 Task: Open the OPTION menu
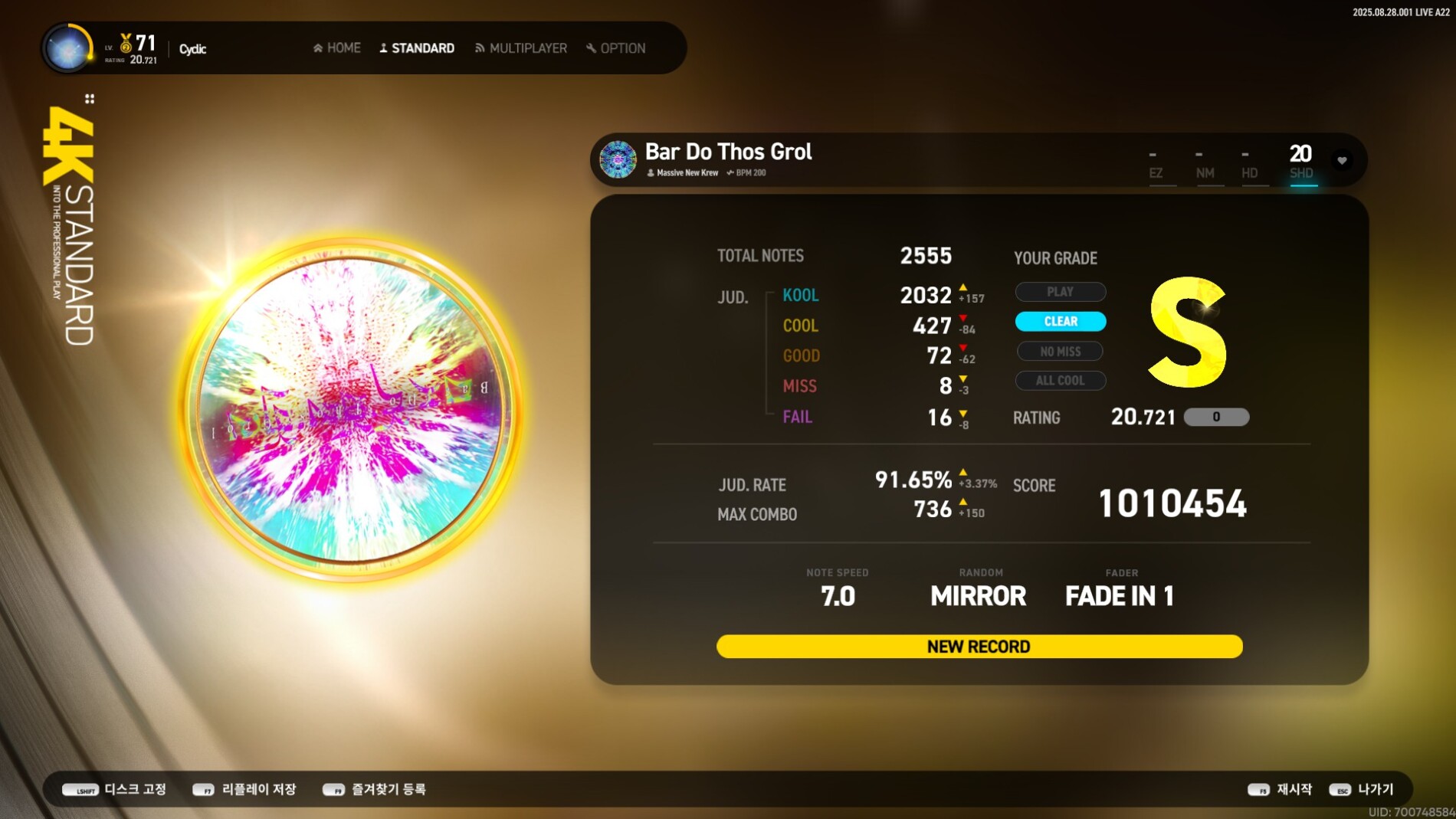[x=616, y=48]
